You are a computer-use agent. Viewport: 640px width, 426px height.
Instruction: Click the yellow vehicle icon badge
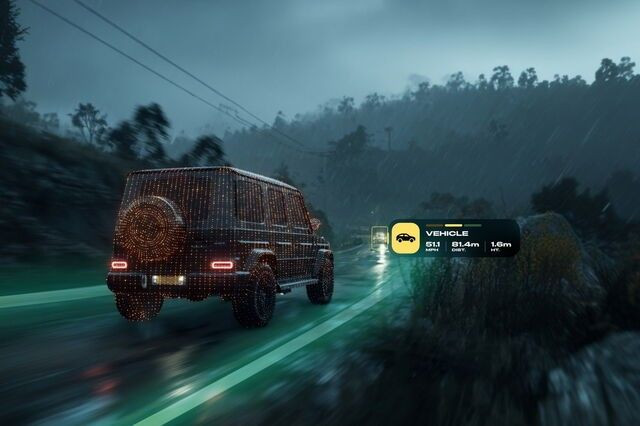click(405, 238)
